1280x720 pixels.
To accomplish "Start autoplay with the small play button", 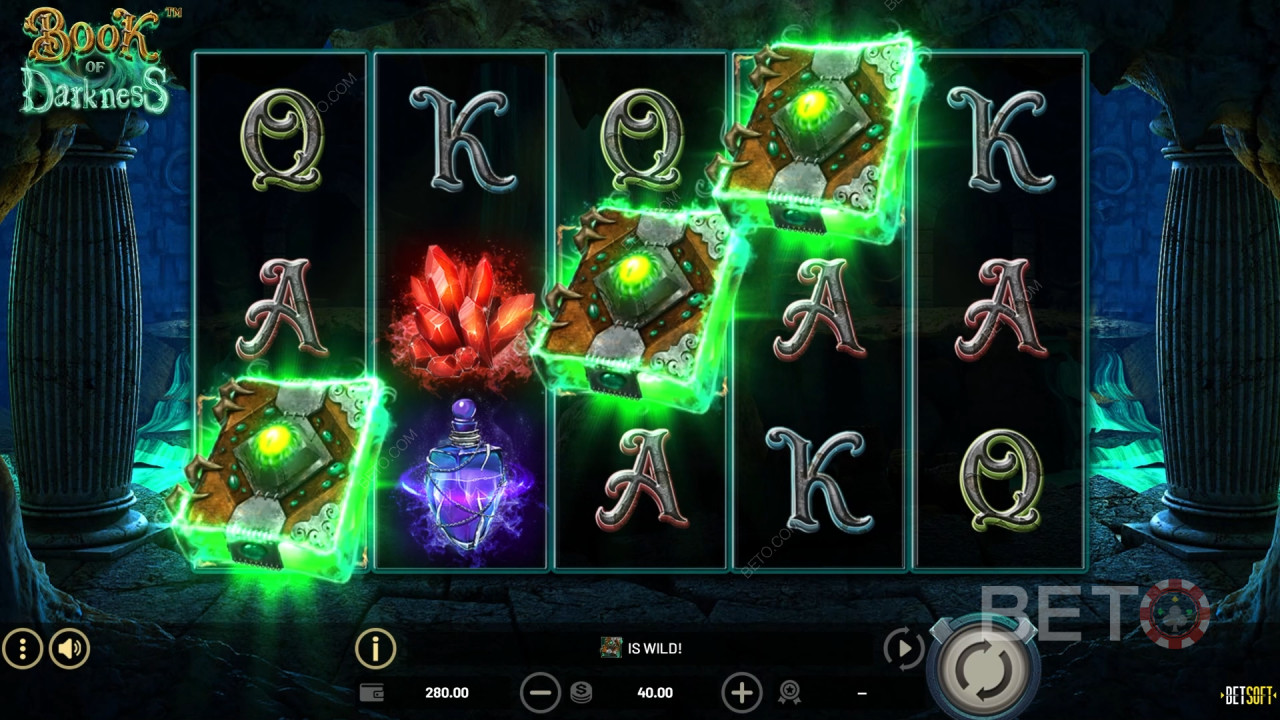I will pos(904,650).
